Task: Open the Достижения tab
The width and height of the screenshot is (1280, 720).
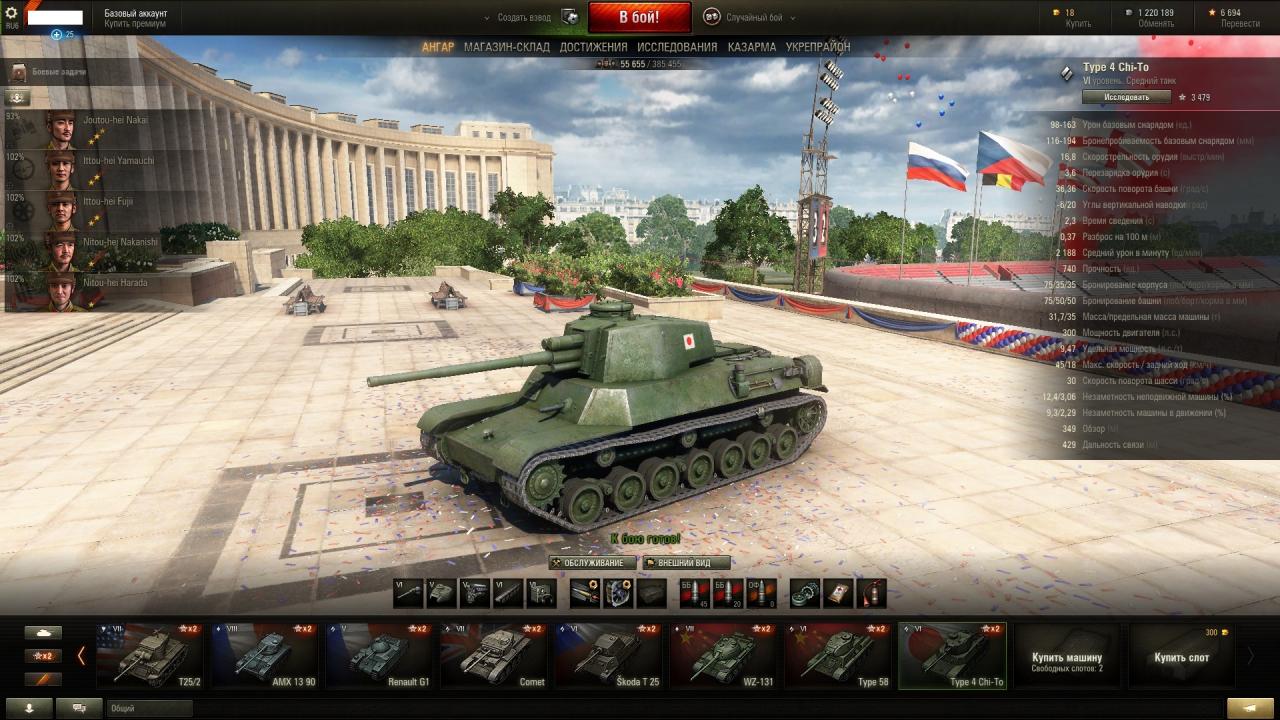Action: [593, 47]
